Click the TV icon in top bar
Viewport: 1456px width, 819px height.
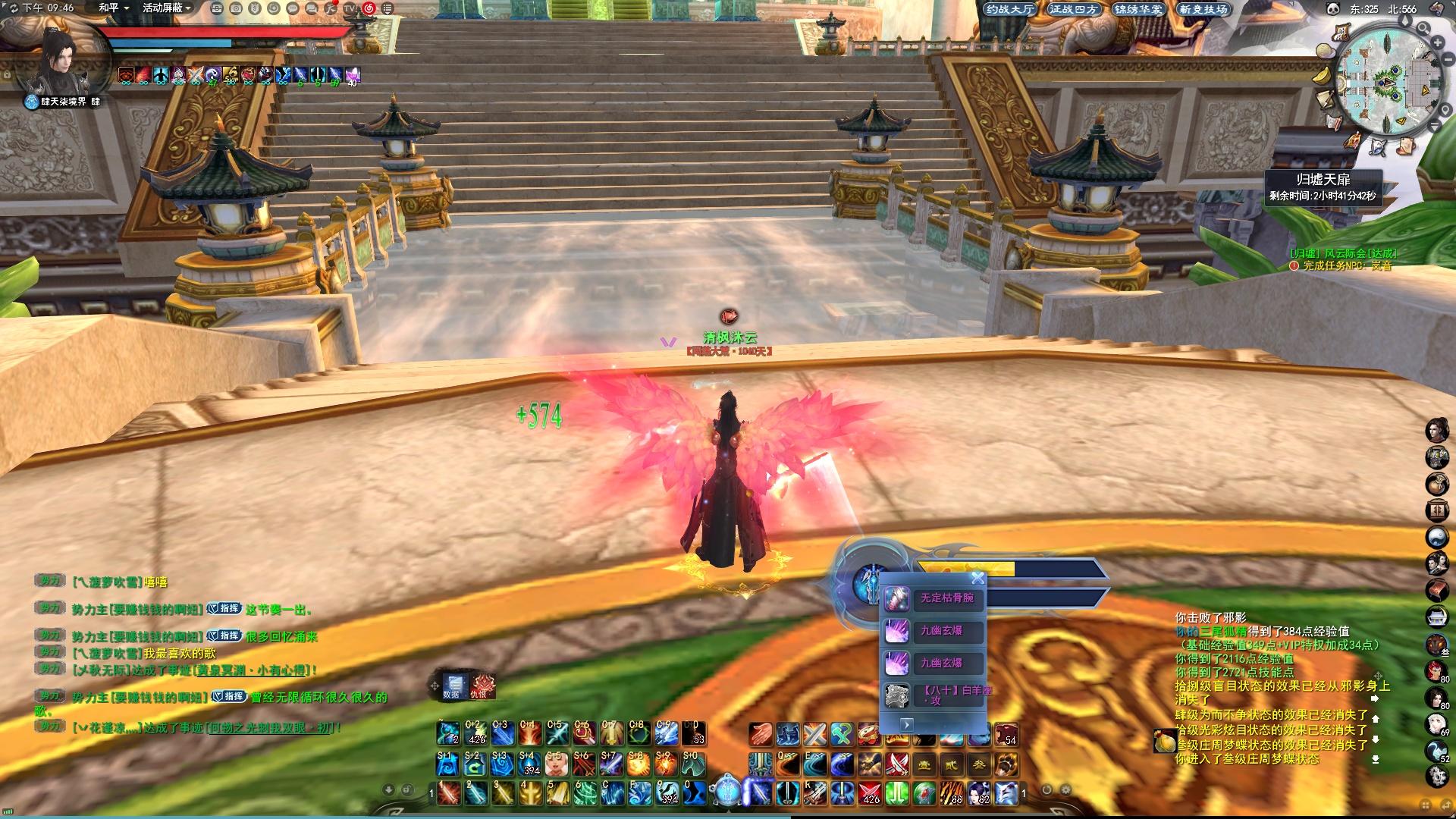click(350, 8)
